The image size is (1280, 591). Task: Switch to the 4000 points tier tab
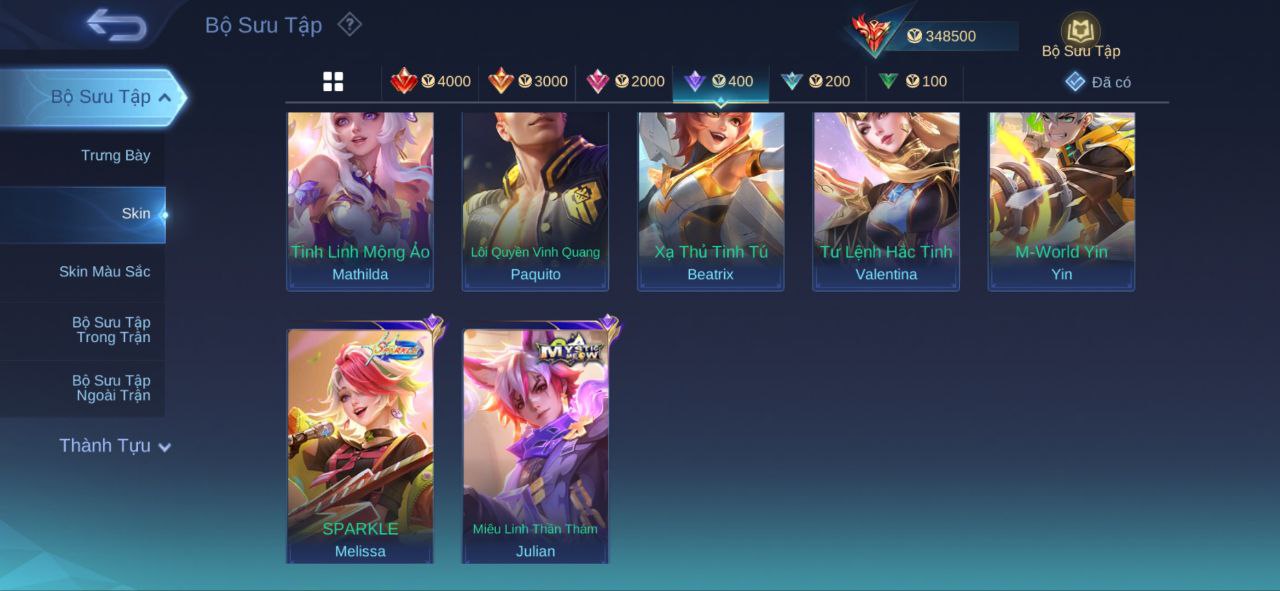[x=430, y=82]
